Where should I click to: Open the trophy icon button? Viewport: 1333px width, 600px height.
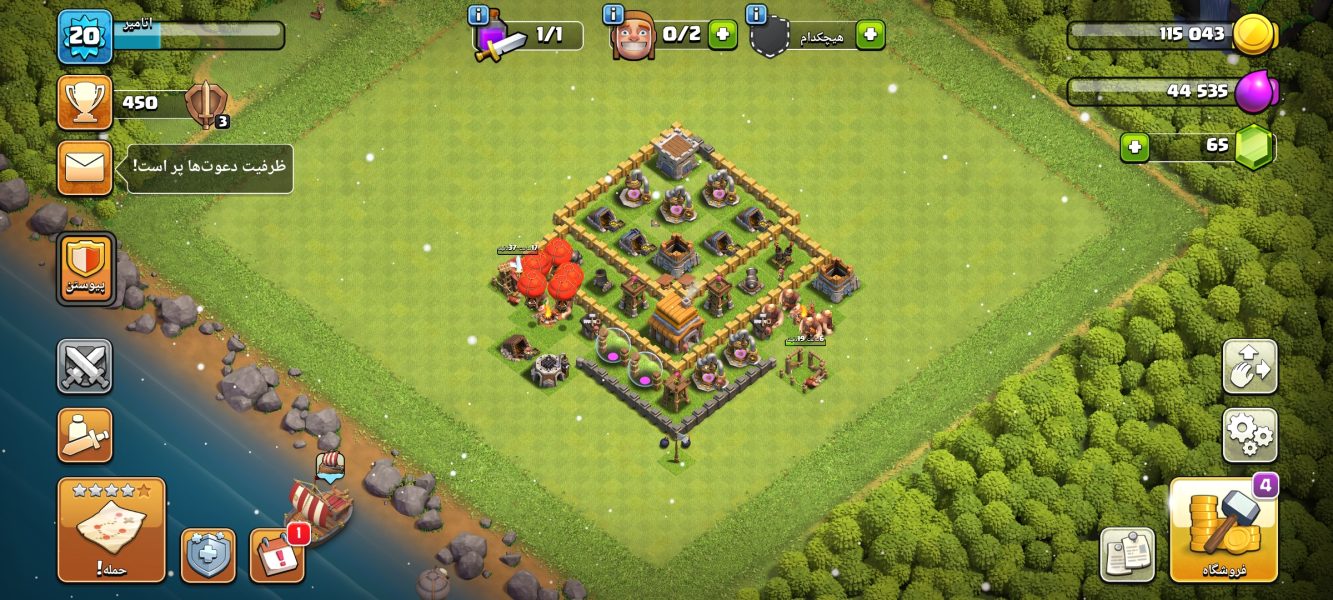click(x=85, y=102)
